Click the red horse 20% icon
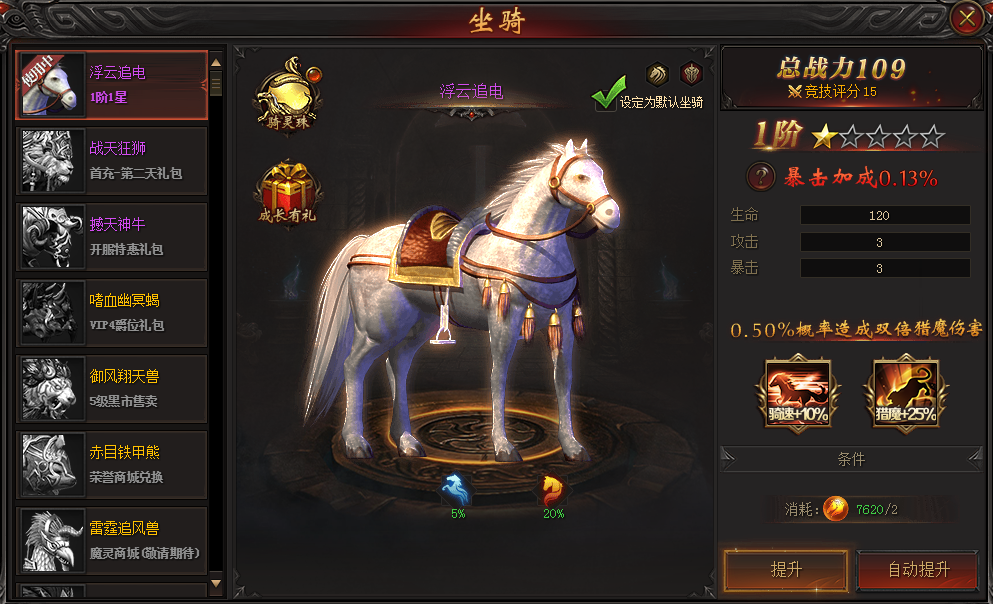 553,491
